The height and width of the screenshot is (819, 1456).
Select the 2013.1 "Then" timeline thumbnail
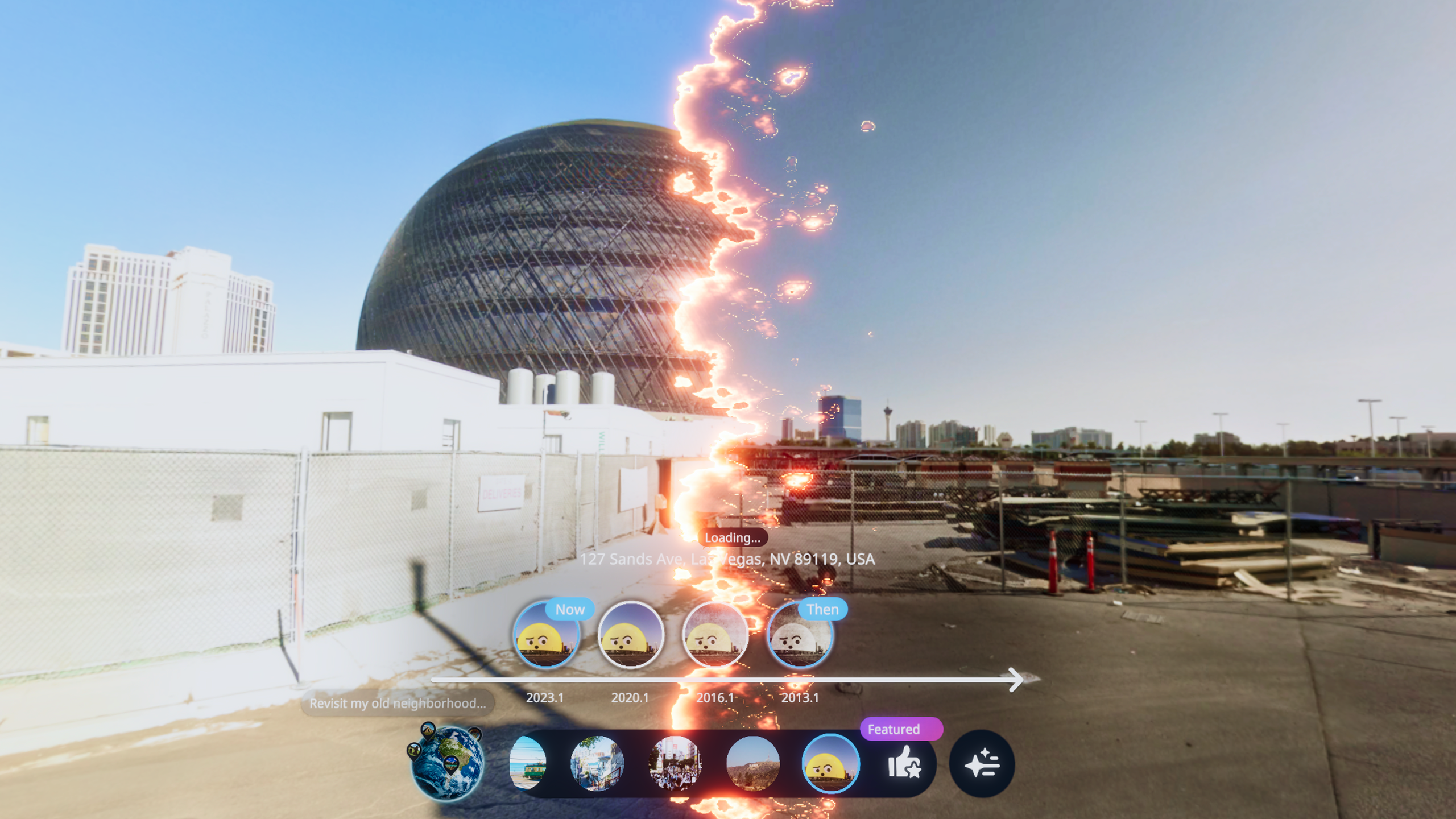(x=799, y=635)
